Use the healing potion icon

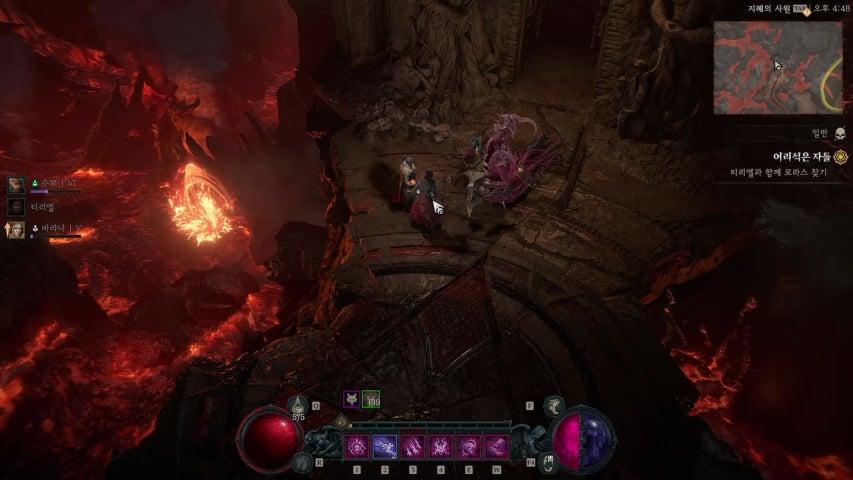297,404
